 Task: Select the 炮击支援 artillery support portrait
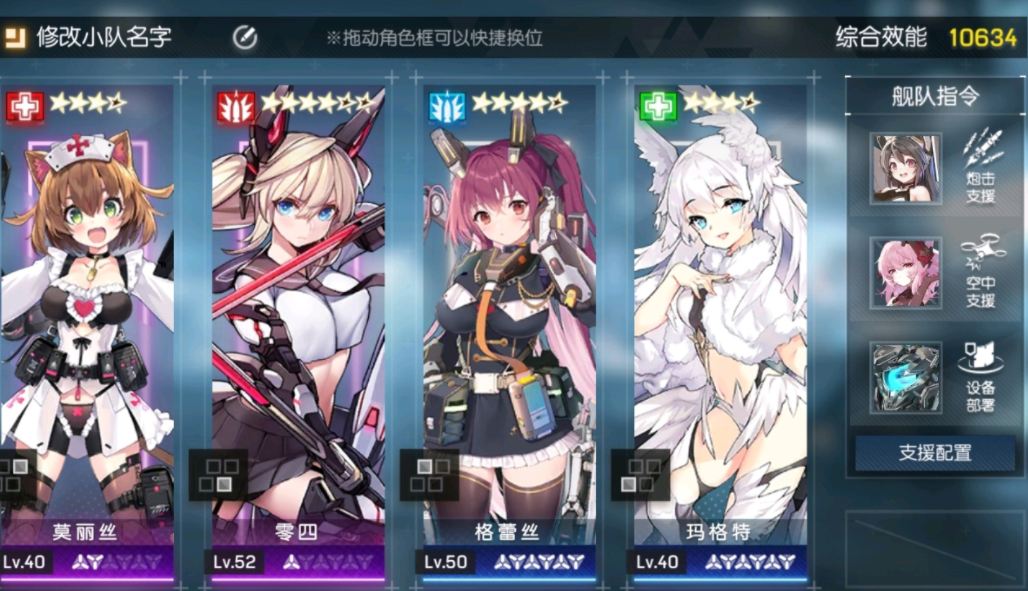tap(905, 169)
